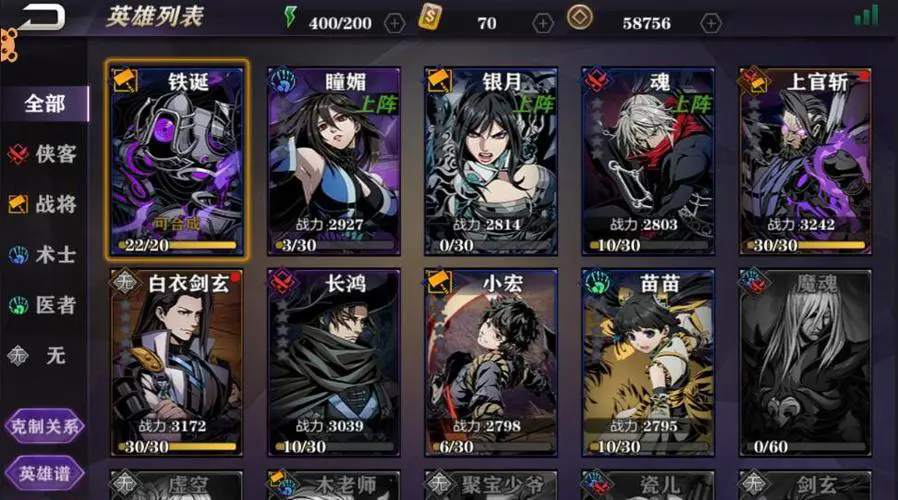
Task: Pick the 长鸿 hero card
Action: [334, 362]
